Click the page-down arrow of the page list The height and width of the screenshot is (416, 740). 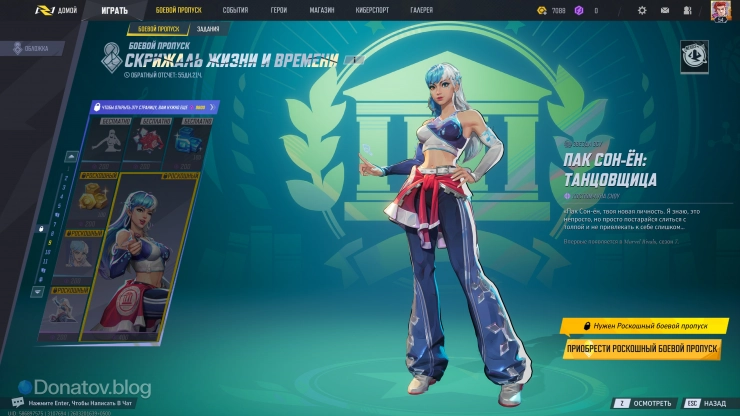[x=40, y=292]
